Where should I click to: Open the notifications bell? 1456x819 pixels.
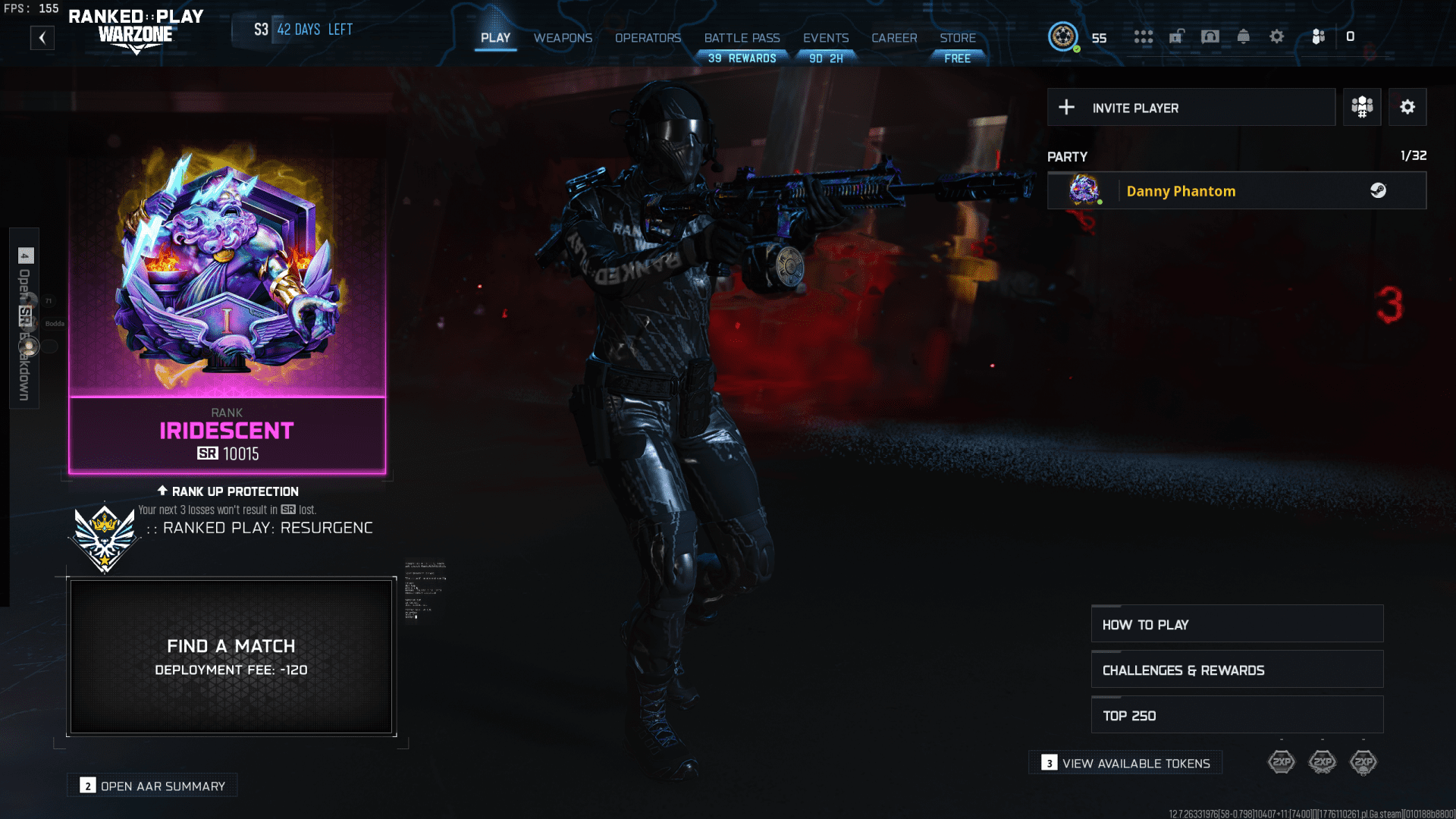click(1243, 36)
